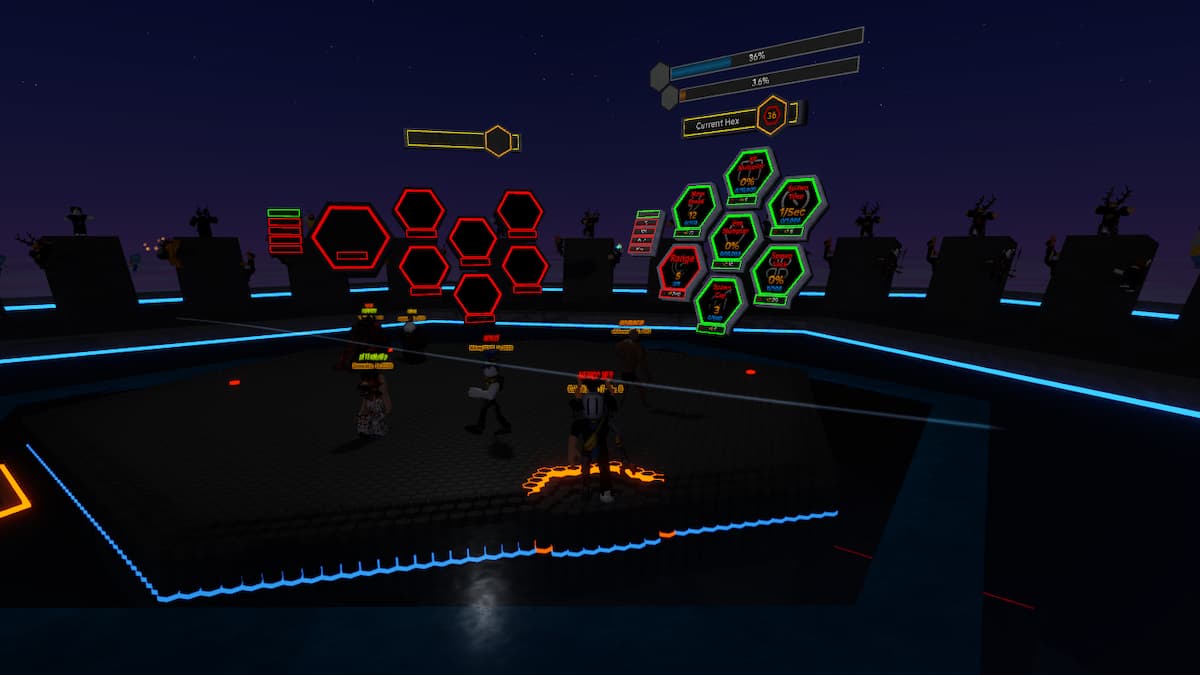1200x675 pixels.
Task: Pick the green upgrade hexagon showing 12
Action: pos(695,210)
